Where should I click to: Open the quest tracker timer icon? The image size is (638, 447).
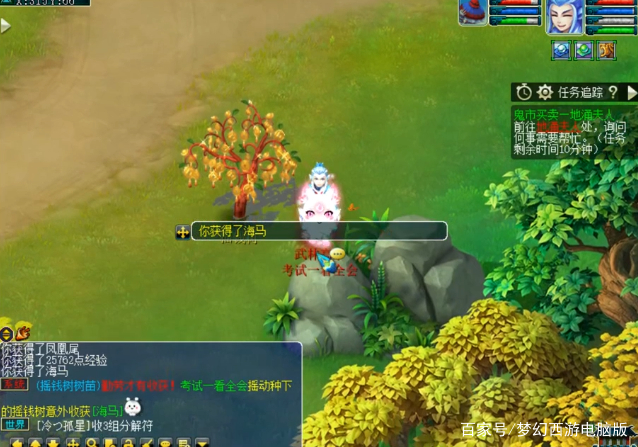524,92
